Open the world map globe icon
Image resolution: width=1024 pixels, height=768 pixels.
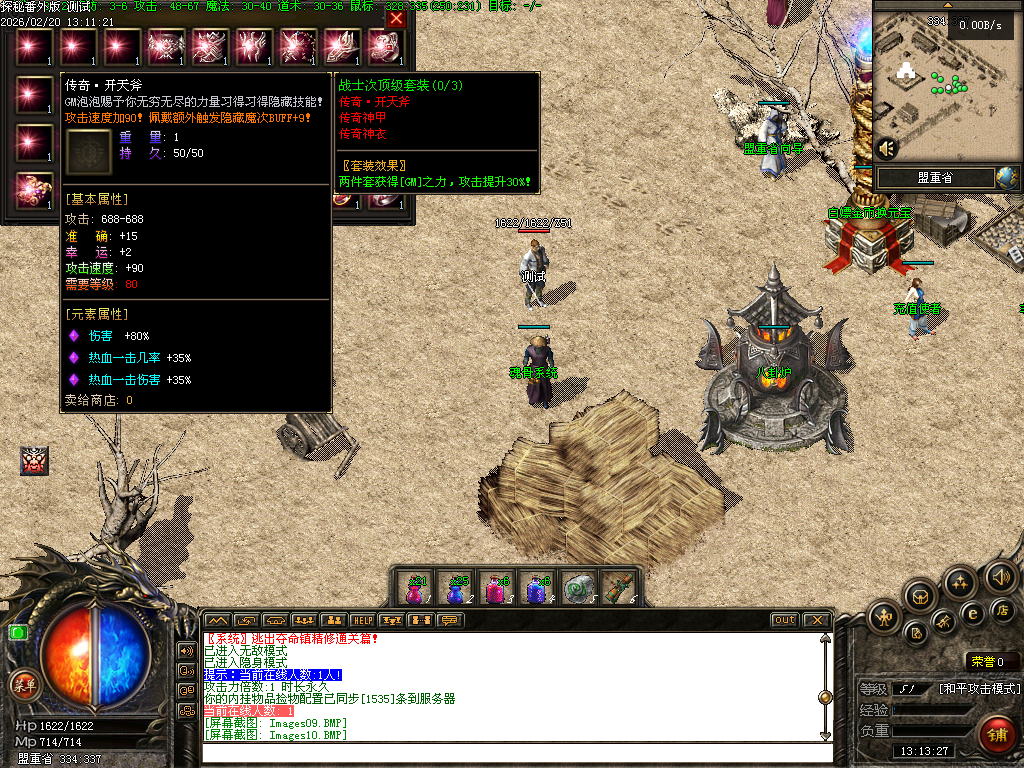click(x=1007, y=177)
